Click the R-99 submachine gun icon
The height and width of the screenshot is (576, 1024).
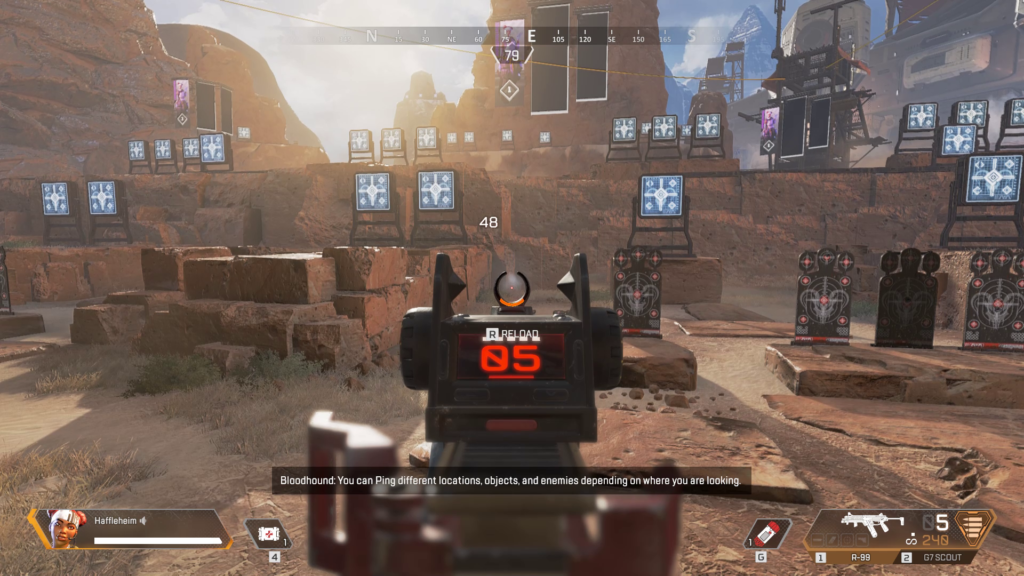(872, 522)
